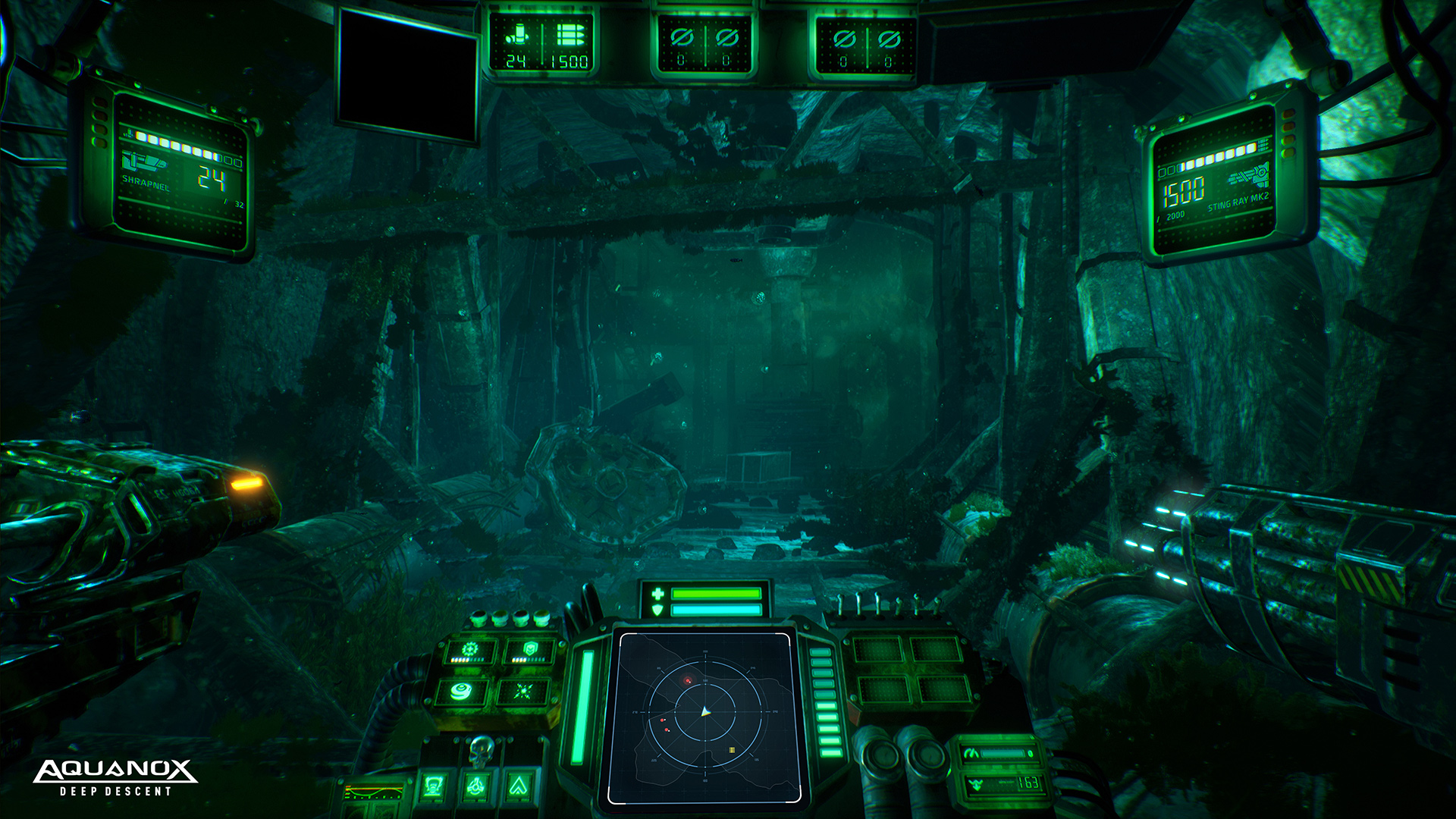This screenshot has height=819, width=1456.
Task: Click the circular radar minimap display
Action: 705,714
